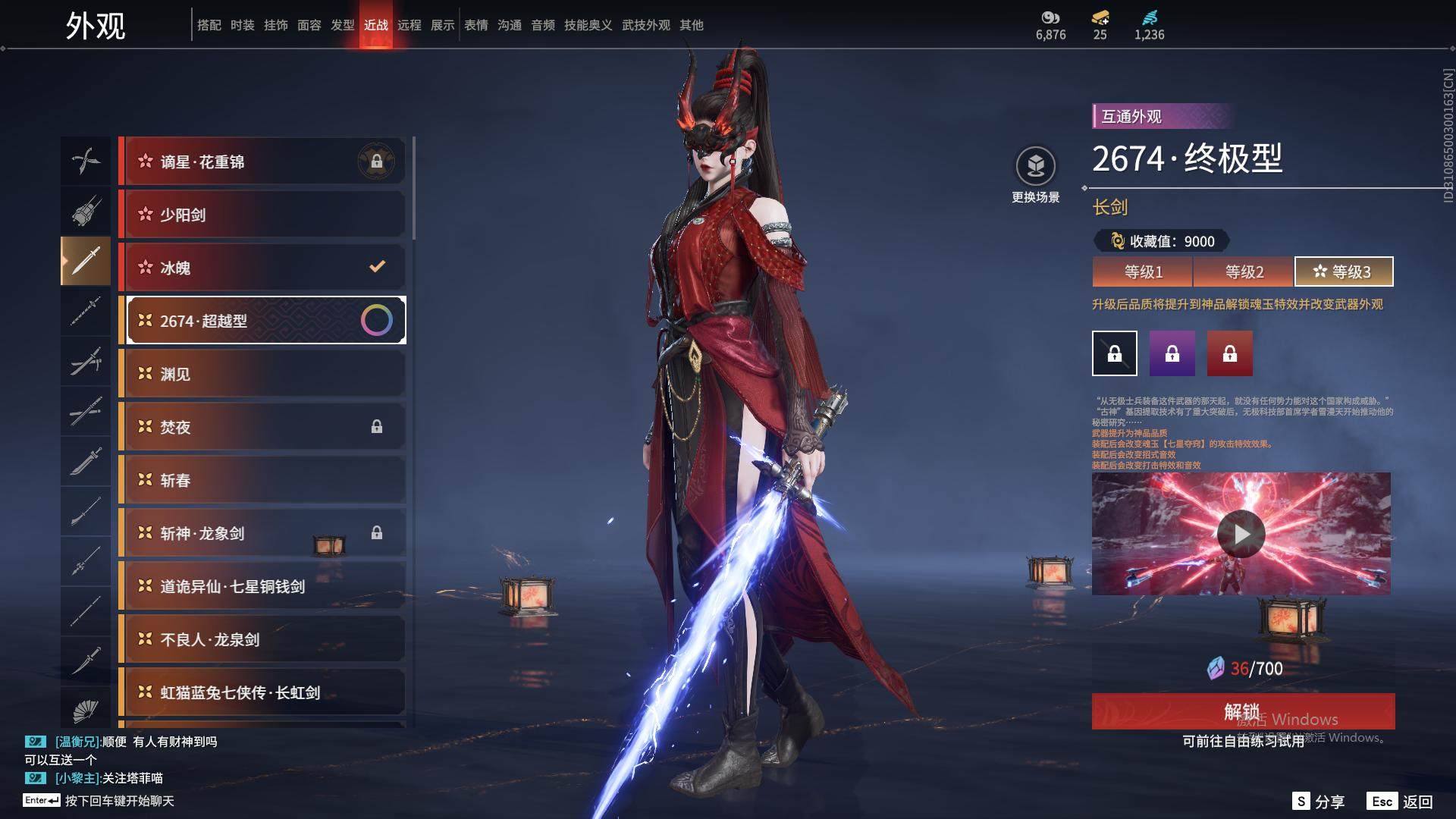Image resolution: width=1456 pixels, height=819 pixels.
Task: Open the 技能奥义 tab
Action: coord(588,25)
